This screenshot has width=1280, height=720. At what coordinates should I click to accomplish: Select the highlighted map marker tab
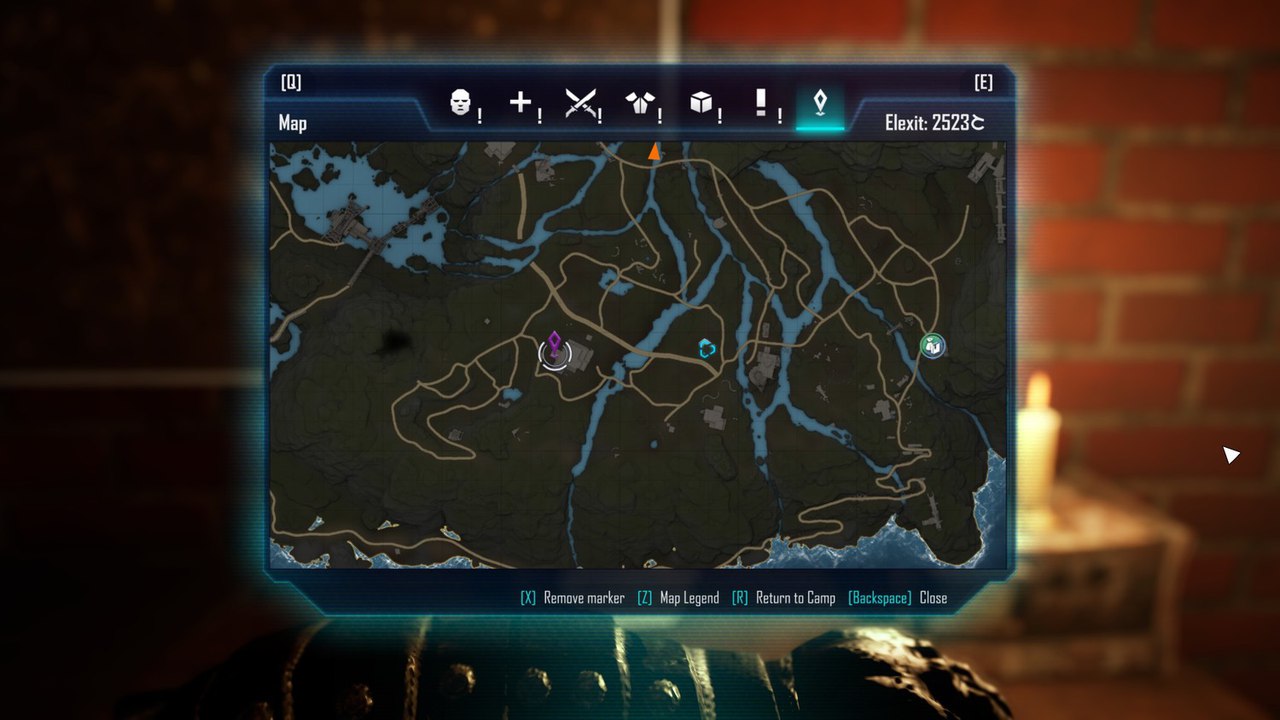(x=820, y=103)
